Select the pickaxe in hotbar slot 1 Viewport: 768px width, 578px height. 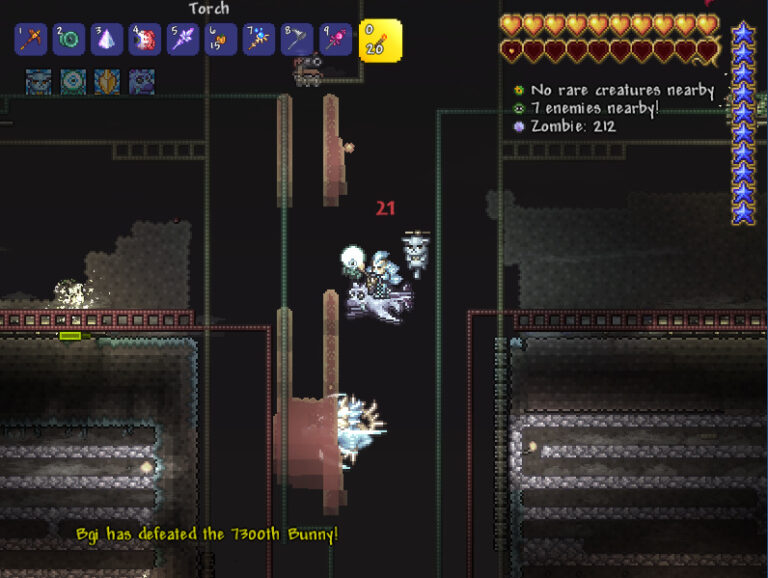click(x=31, y=40)
